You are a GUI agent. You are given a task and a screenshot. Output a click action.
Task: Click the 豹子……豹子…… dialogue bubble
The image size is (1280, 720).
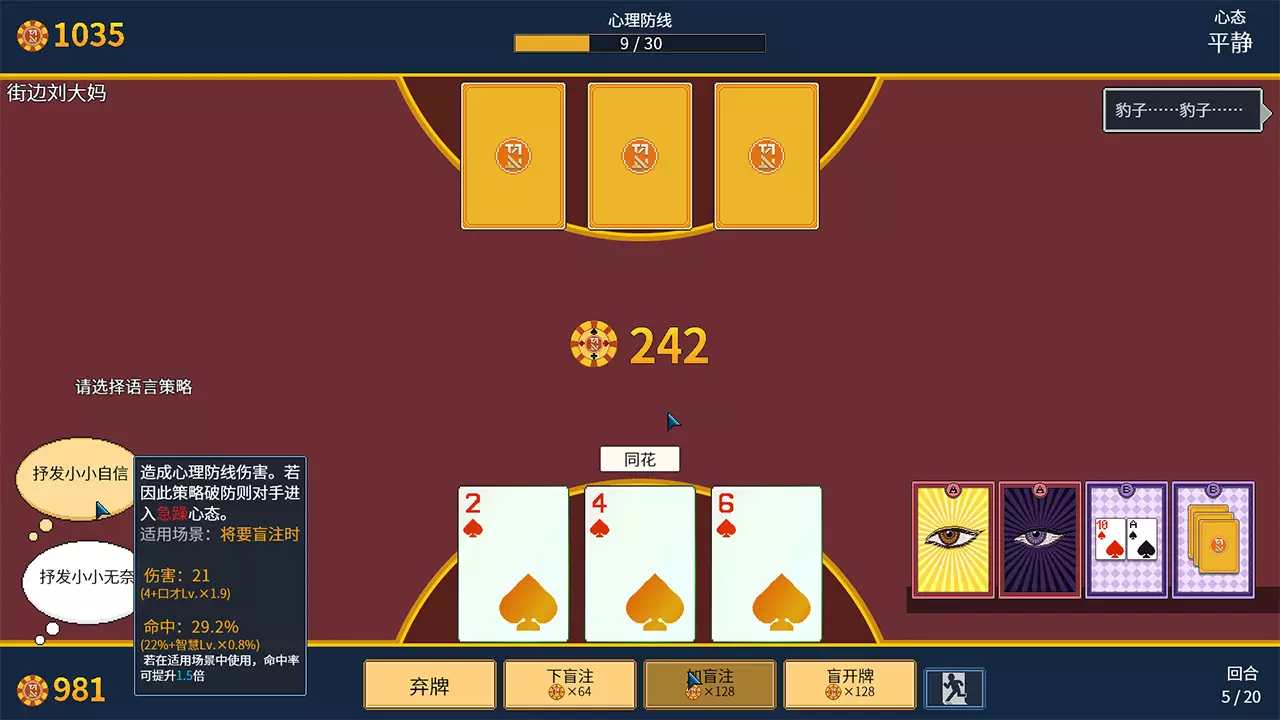1184,111
